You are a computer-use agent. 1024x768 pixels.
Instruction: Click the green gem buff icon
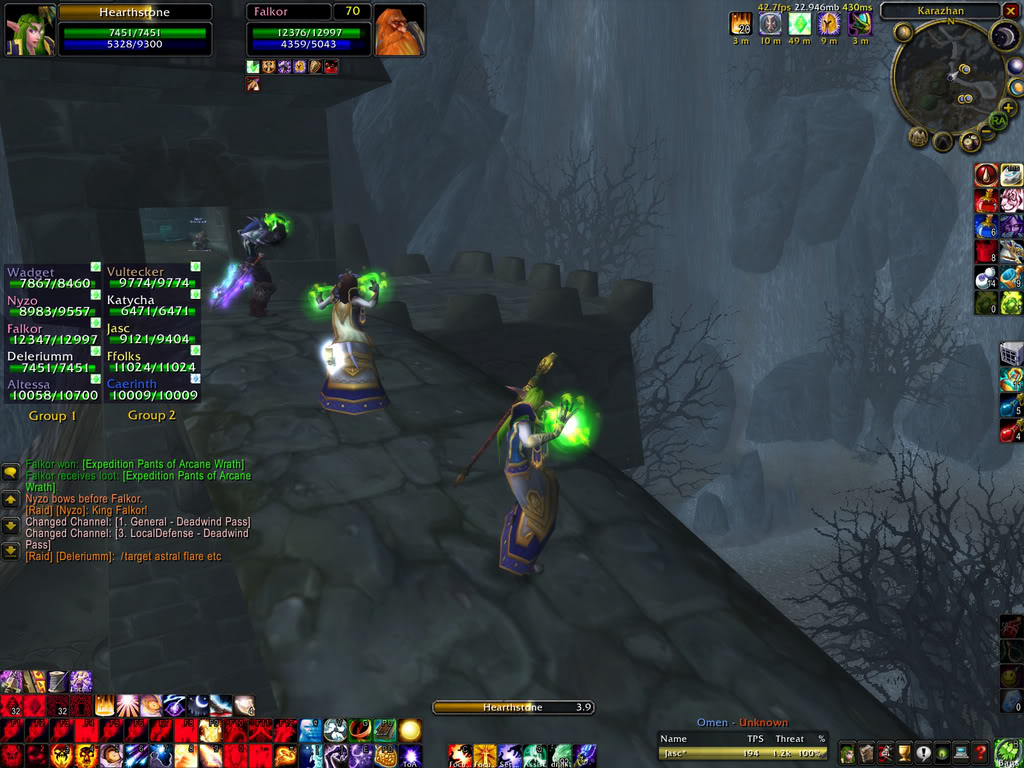coord(799,24)
